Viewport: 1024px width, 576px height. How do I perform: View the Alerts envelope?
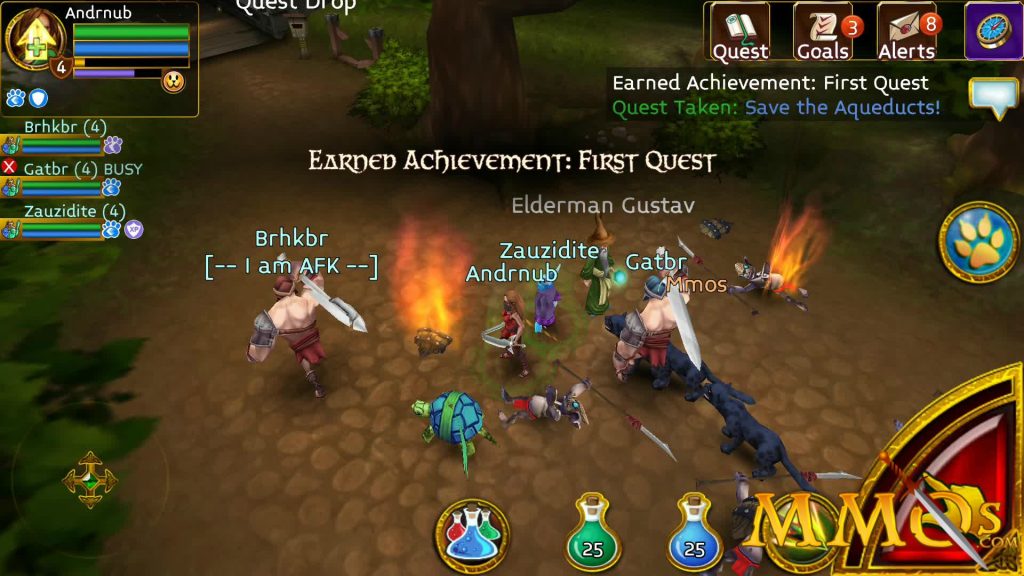[906, 32]
